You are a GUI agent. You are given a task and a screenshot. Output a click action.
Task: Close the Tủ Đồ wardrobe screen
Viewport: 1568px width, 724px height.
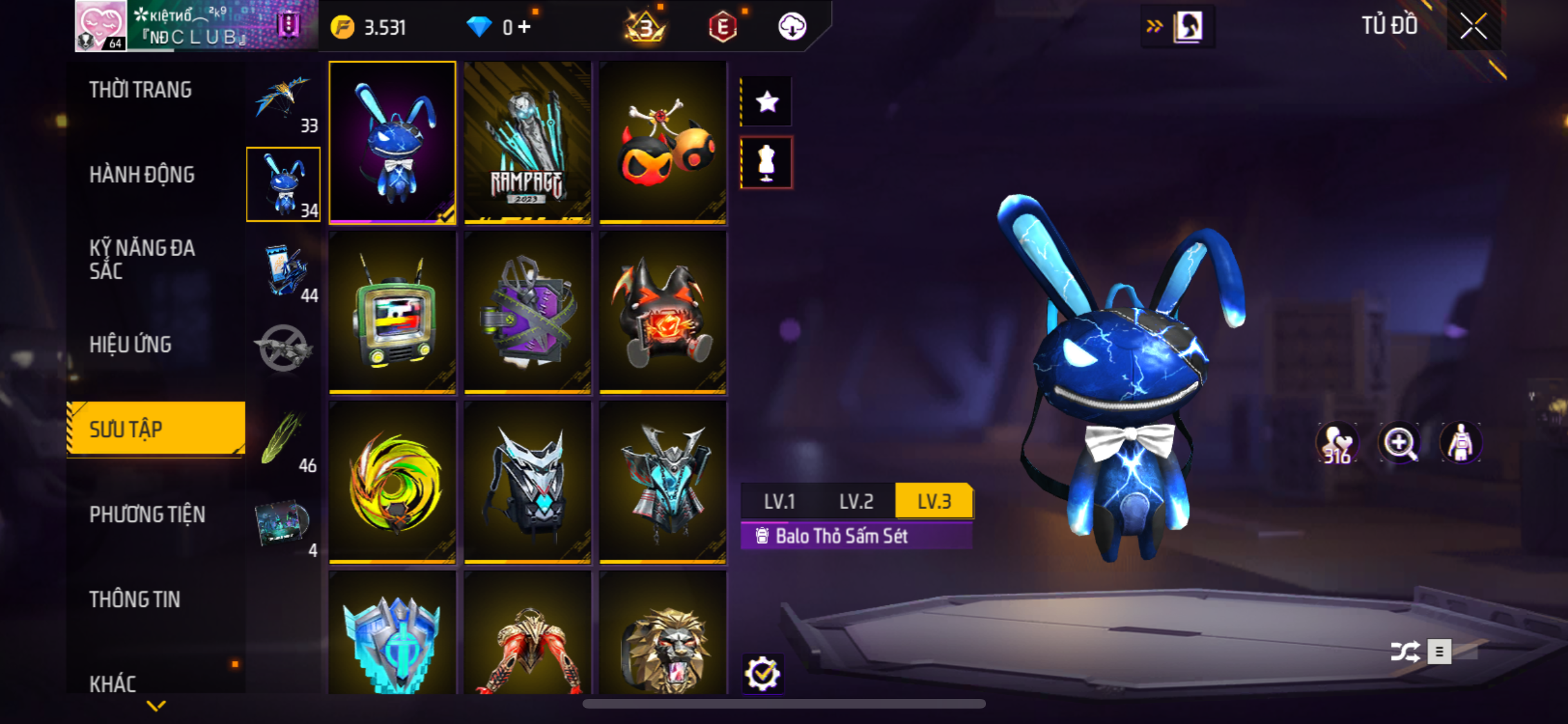point(1473,26)
